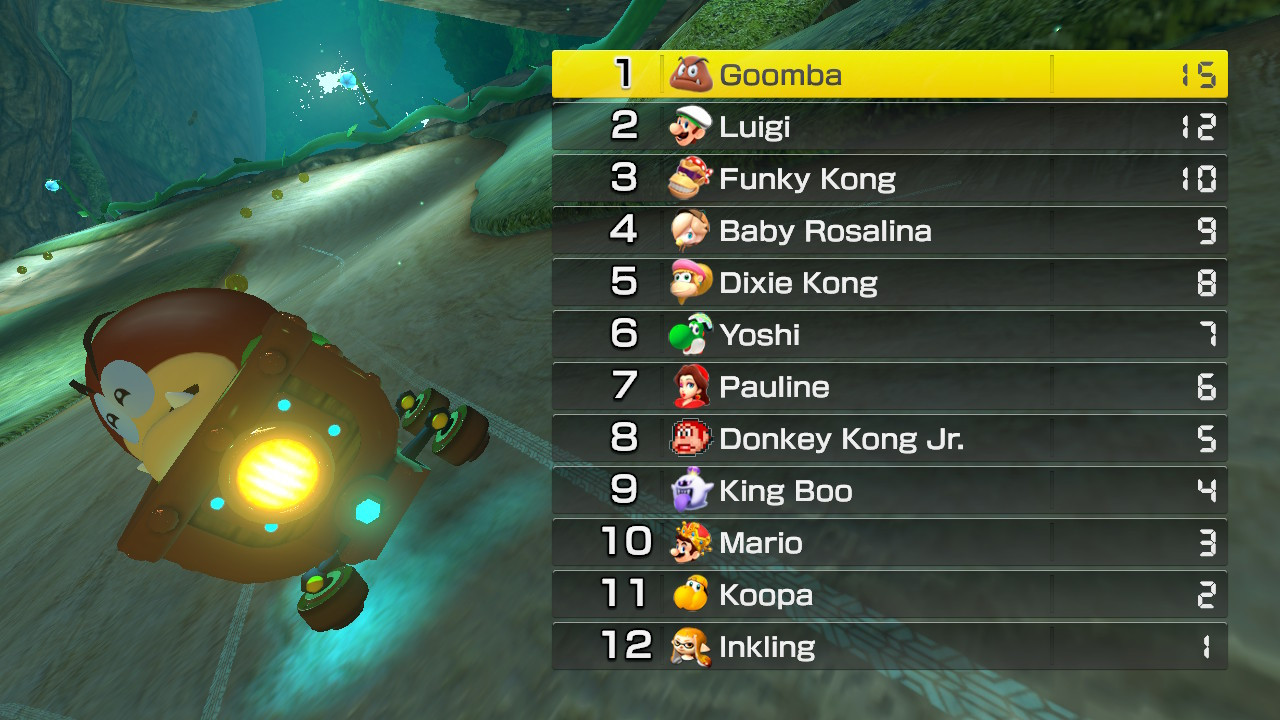Click Mario's portrait icon

pyautogui.click(x=687, y=543)
